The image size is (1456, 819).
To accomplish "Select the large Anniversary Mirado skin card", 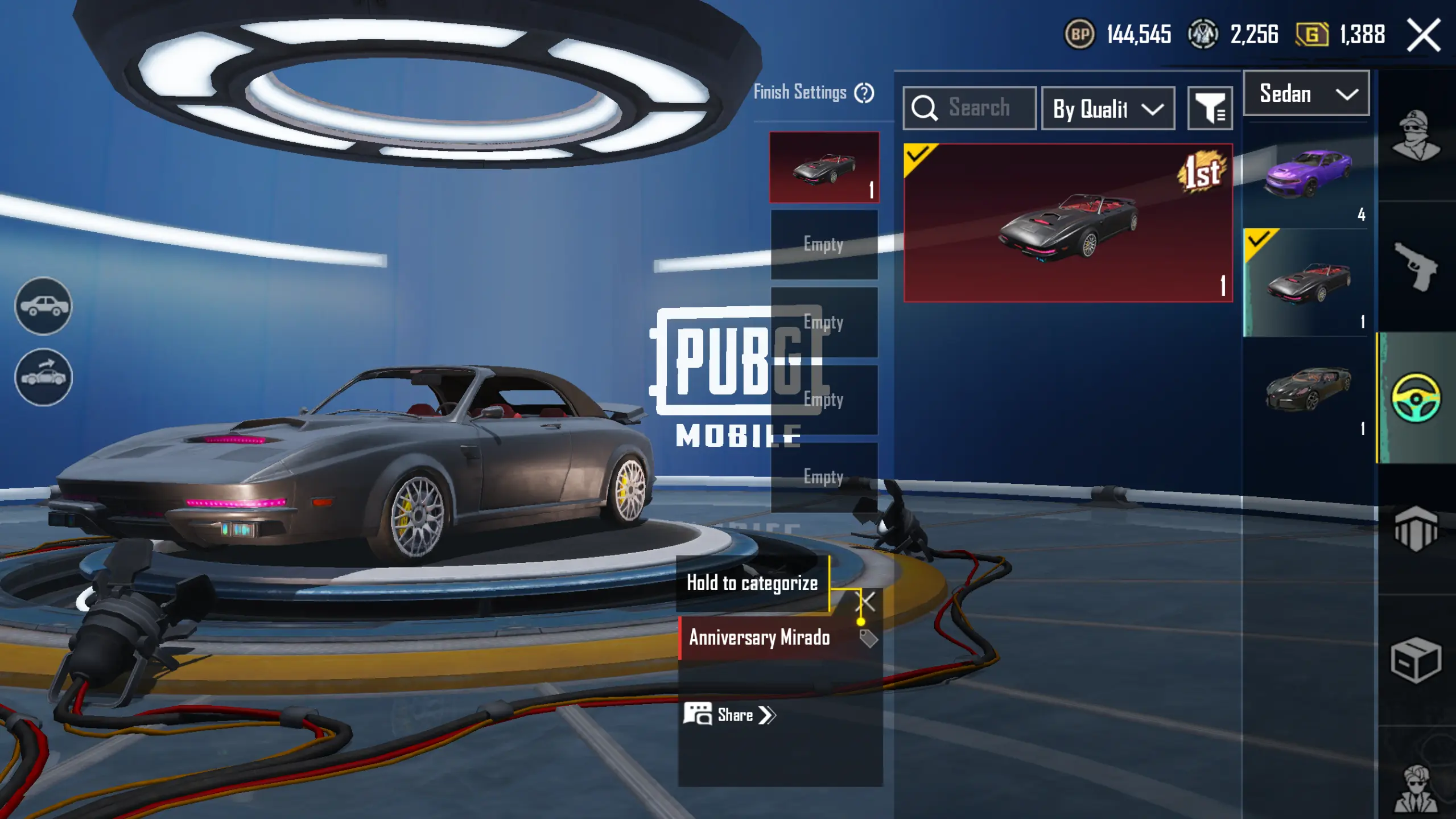I will point(1067,223).
